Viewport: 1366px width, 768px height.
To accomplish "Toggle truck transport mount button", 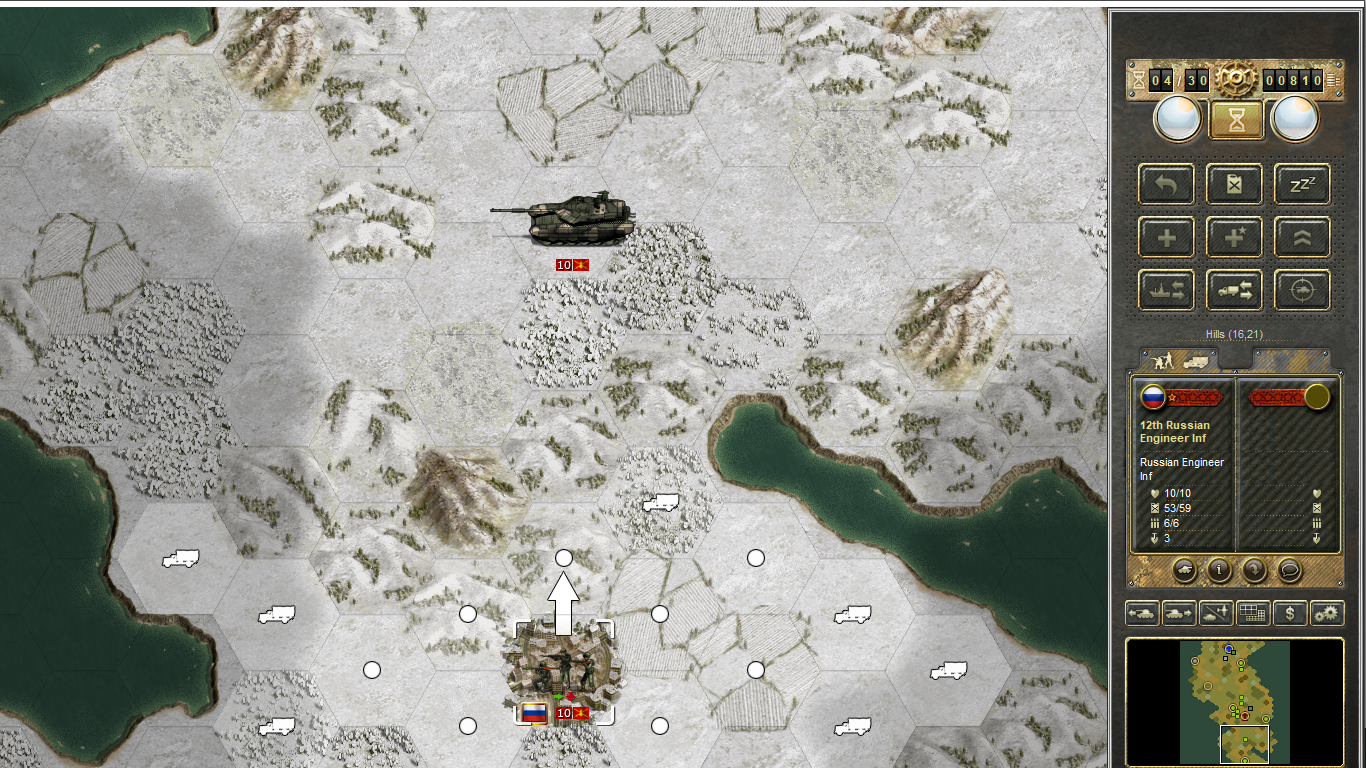I will point(1234,290).
